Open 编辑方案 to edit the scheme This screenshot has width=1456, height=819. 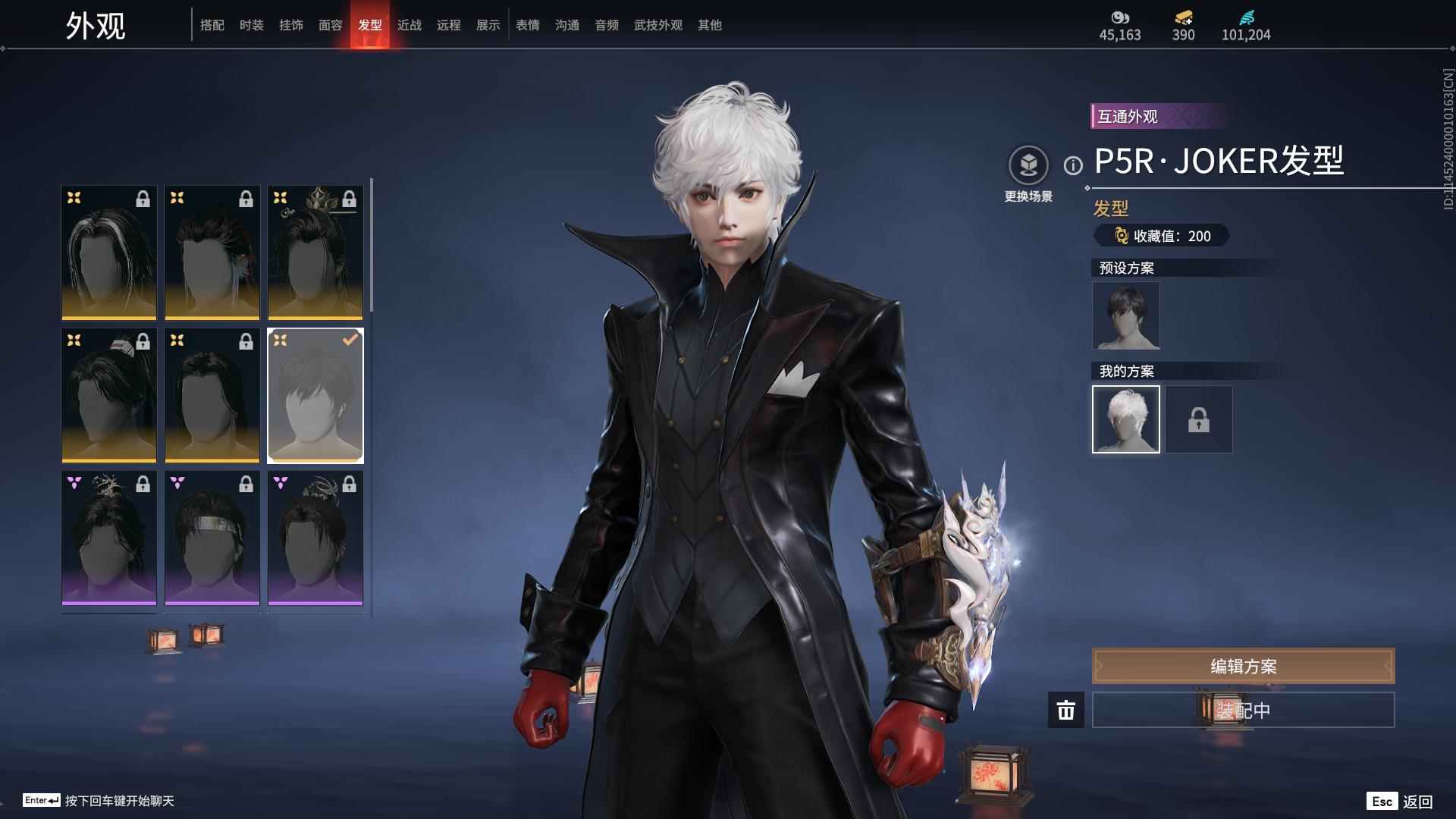[1243, 666]
